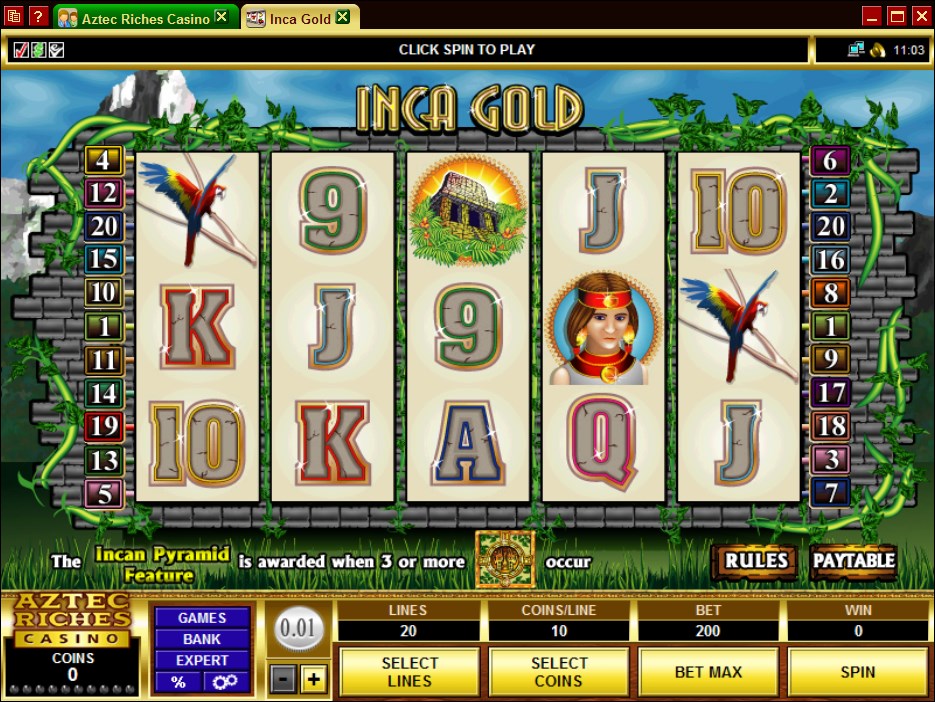Choose the SELECT LINES button
Viewport: 935px width, 702px height.
(x=409, y=671)
